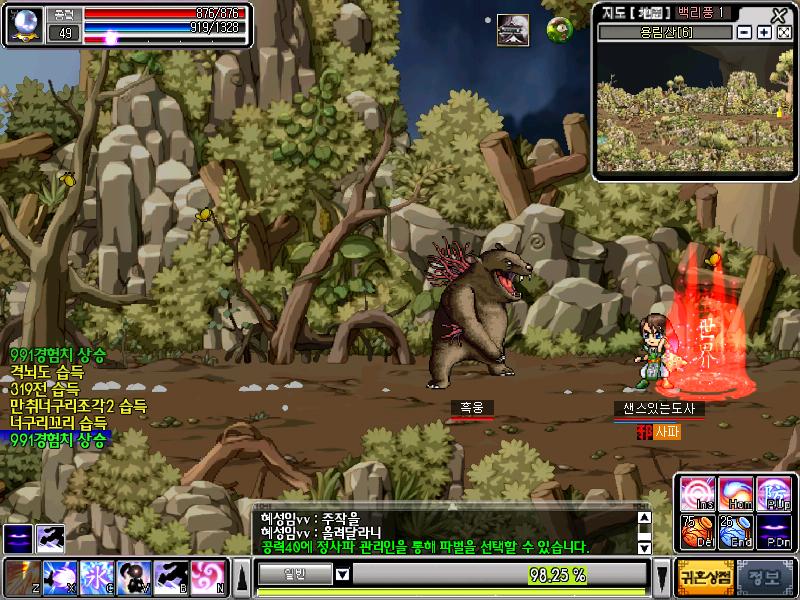The height and width of the screenshot is (600, 800).
Task: Use the blue potion in the End slot
Action: tap(733, 532)
